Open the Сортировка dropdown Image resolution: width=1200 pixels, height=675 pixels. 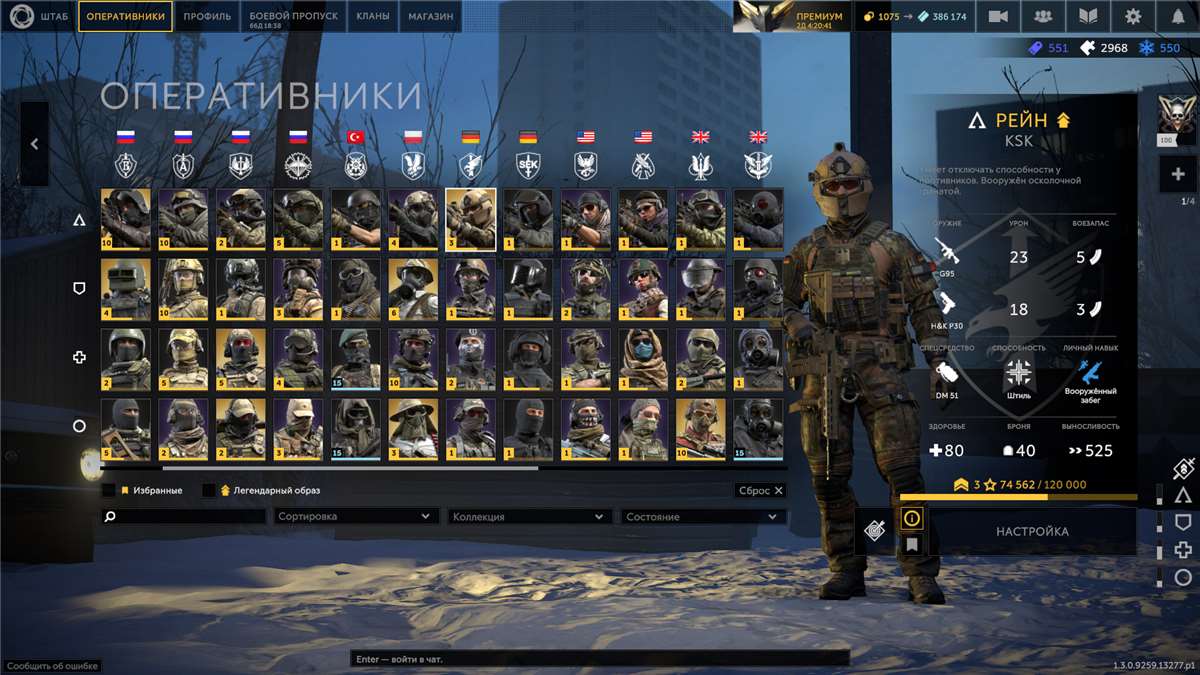(x=355, y=517)
